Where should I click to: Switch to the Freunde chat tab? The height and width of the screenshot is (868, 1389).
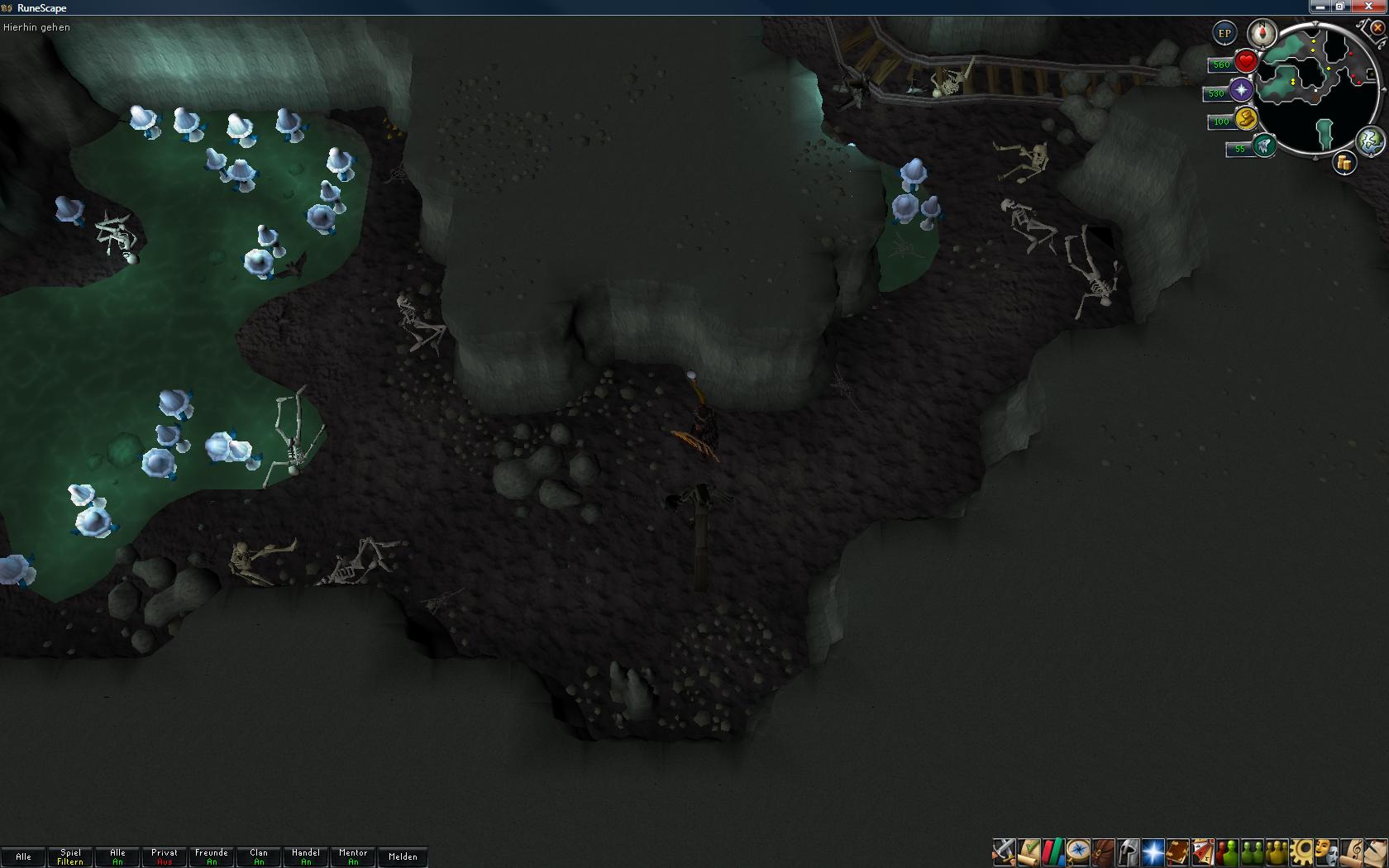click(212, 856)
